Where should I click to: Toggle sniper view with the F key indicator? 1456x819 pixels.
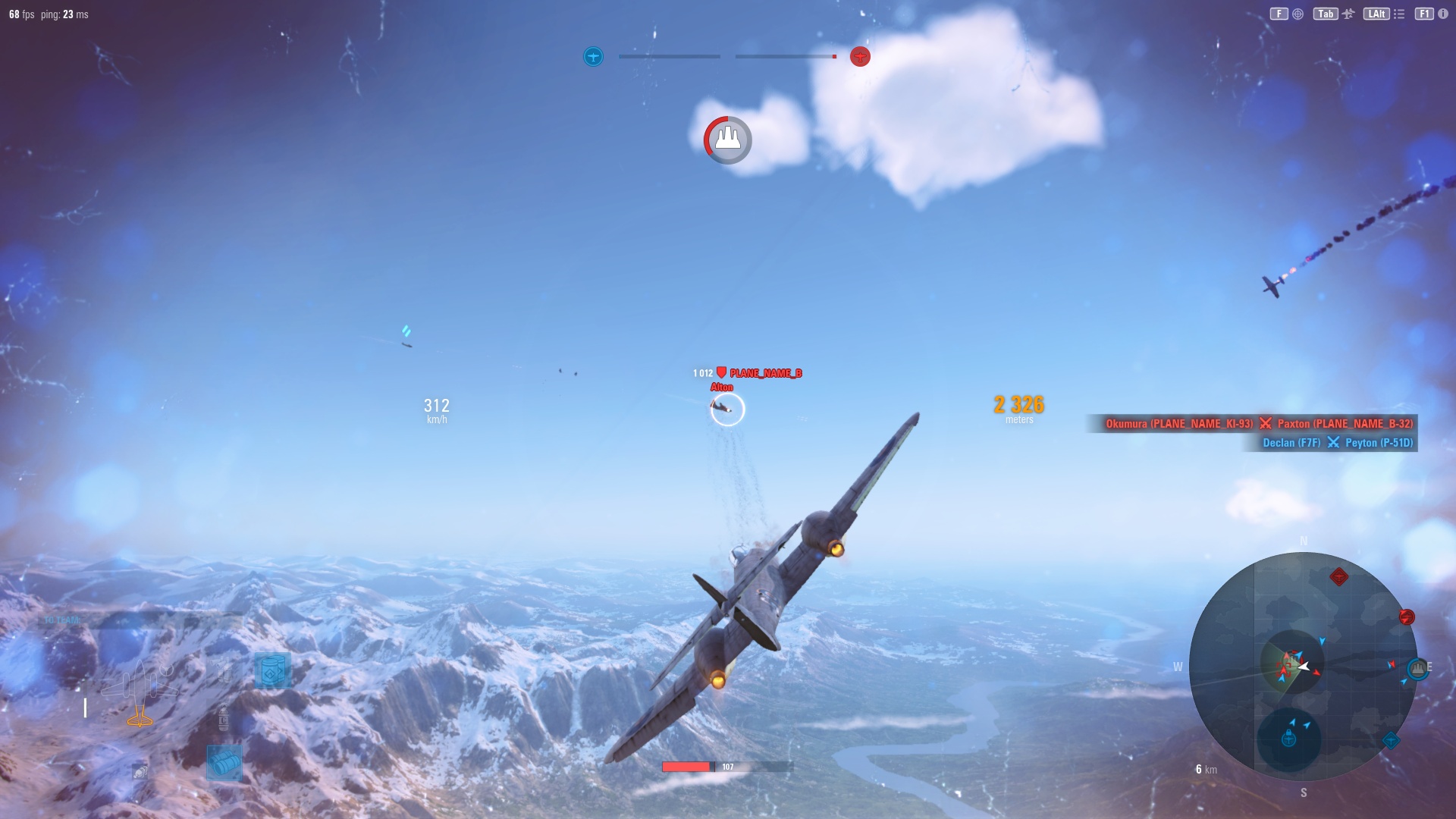1278,13
